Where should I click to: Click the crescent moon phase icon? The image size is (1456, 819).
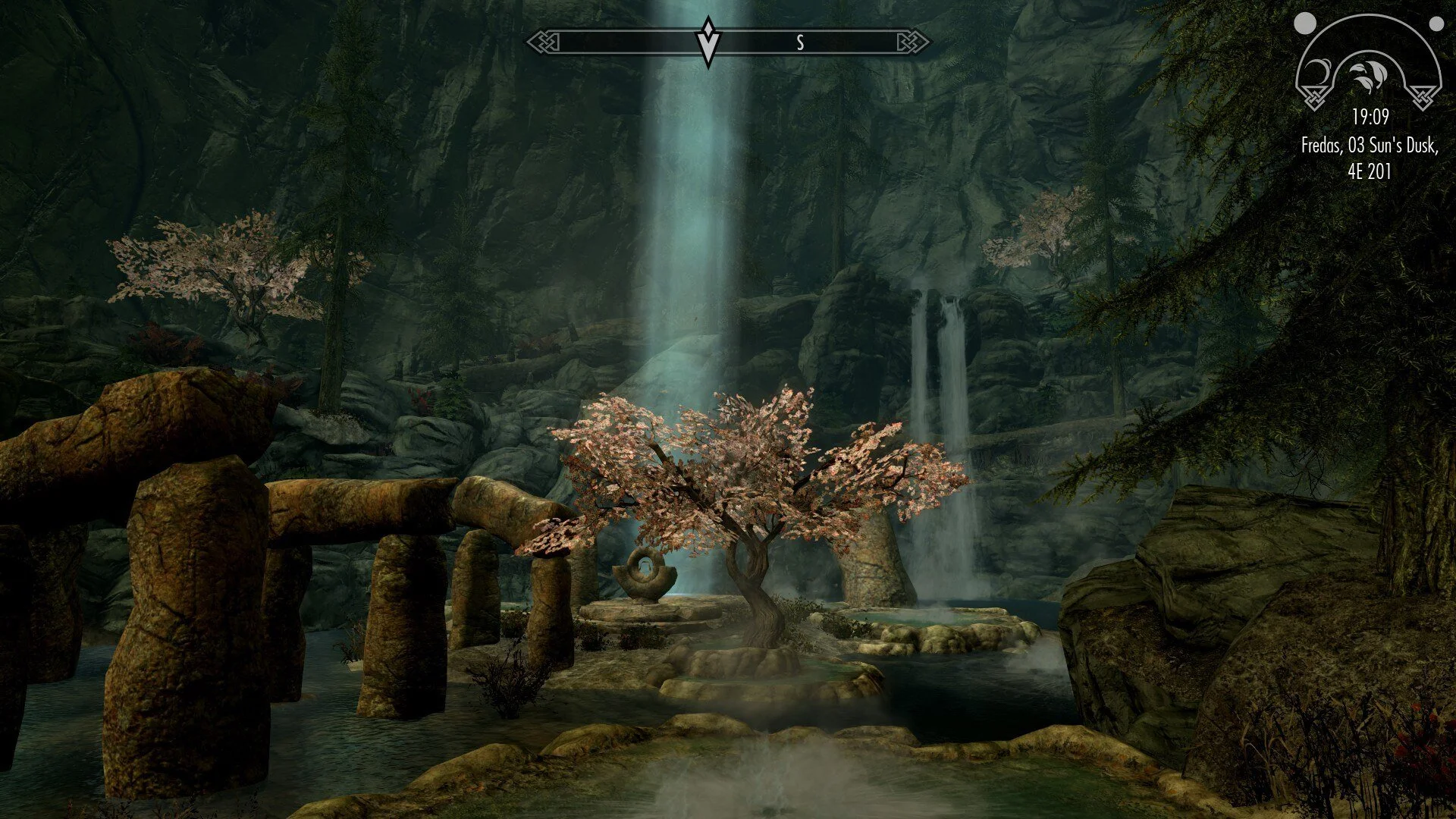tap(1321, 72)
